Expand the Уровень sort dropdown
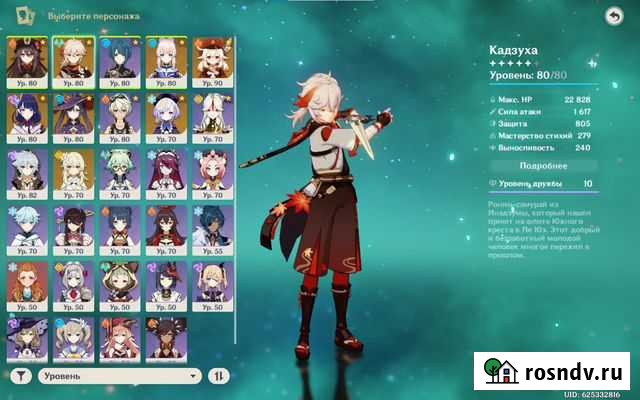The width and height of the screenshot is (640, 400). tap(121, 376)
